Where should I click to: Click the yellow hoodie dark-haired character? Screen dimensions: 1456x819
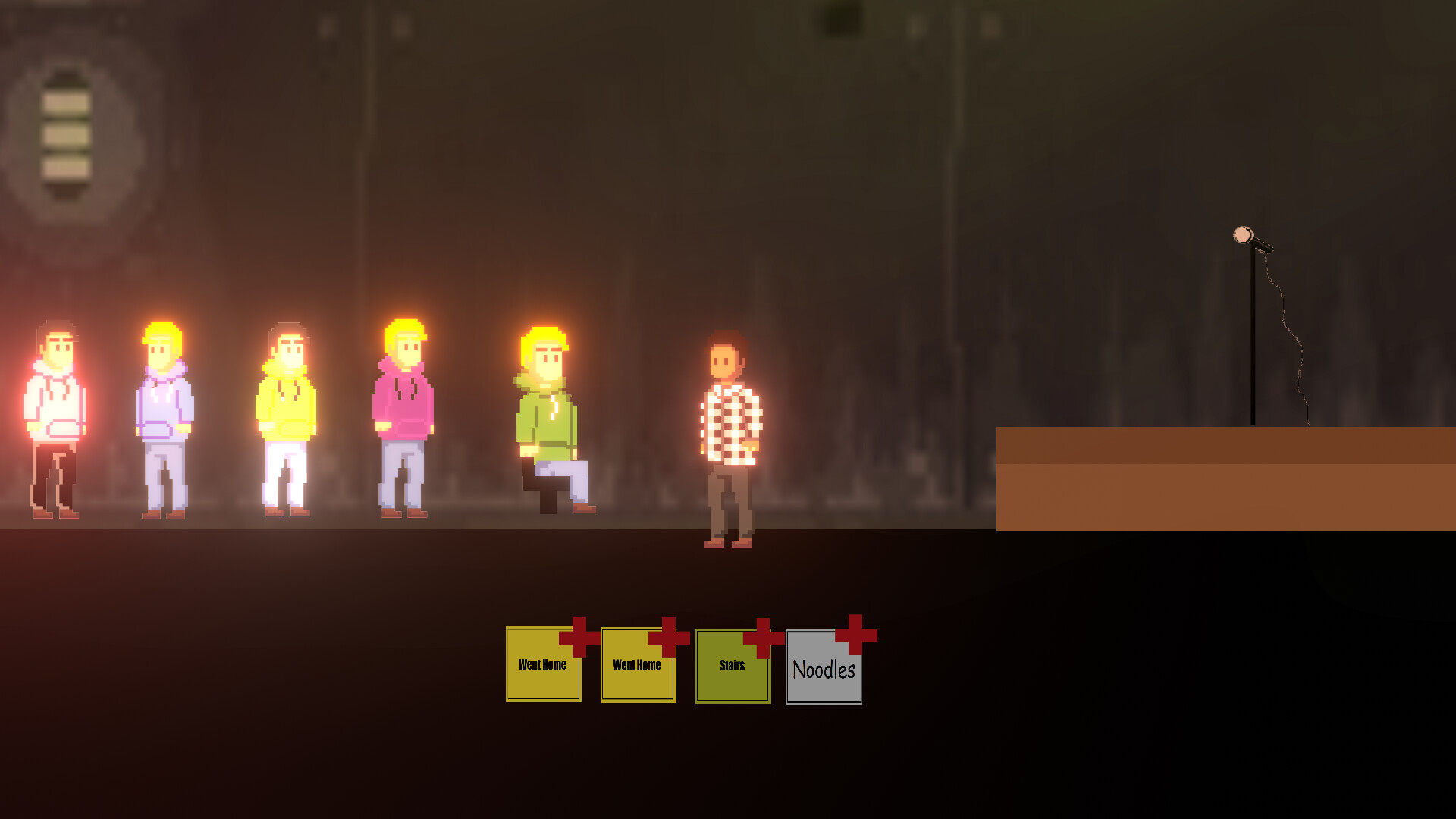click(x=287, y=417)
